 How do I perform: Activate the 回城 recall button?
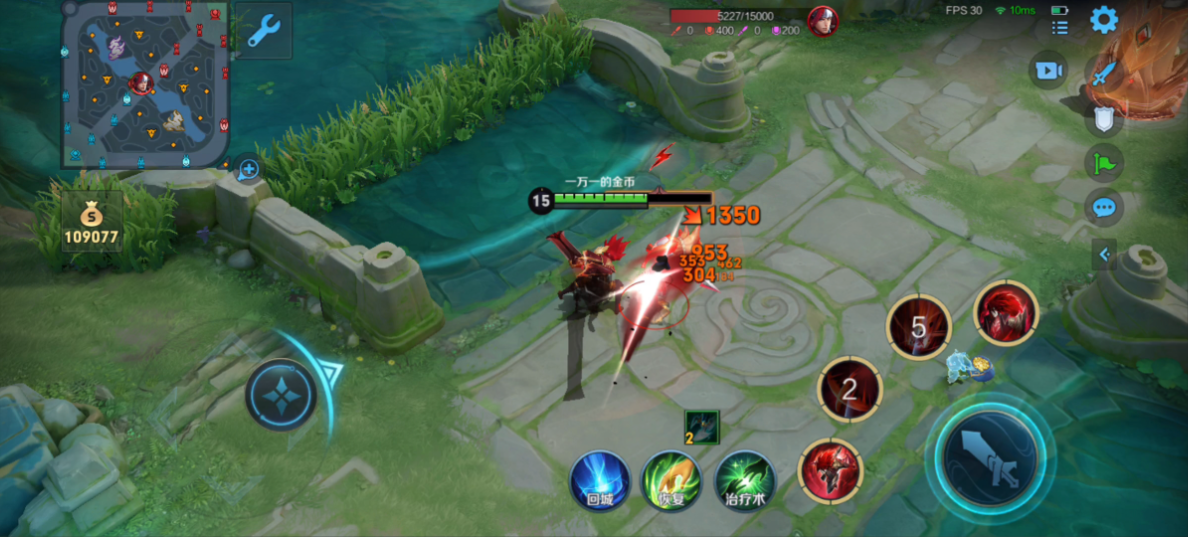click(x=600, y=481)
